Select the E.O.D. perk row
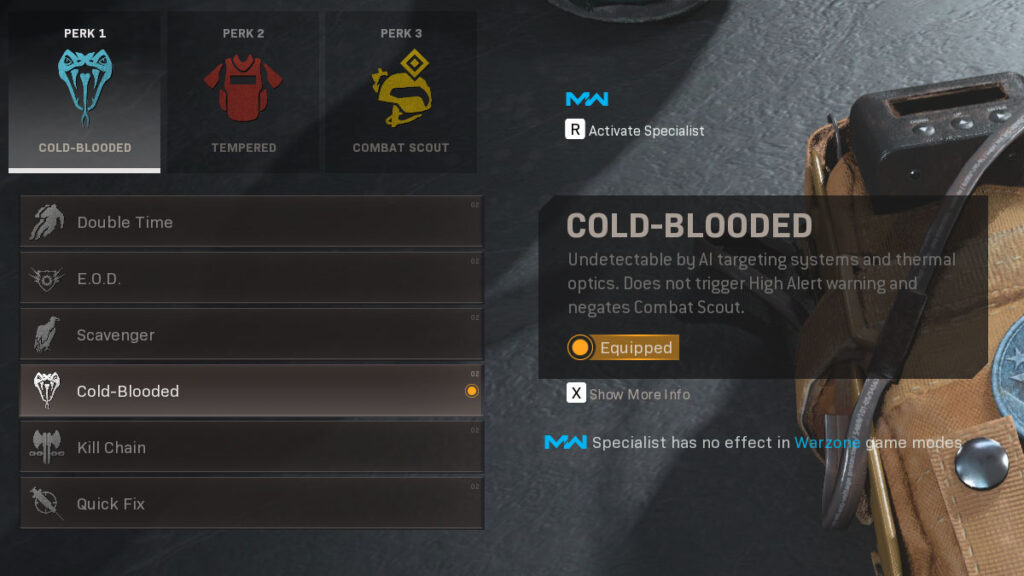 pos(251,279)
